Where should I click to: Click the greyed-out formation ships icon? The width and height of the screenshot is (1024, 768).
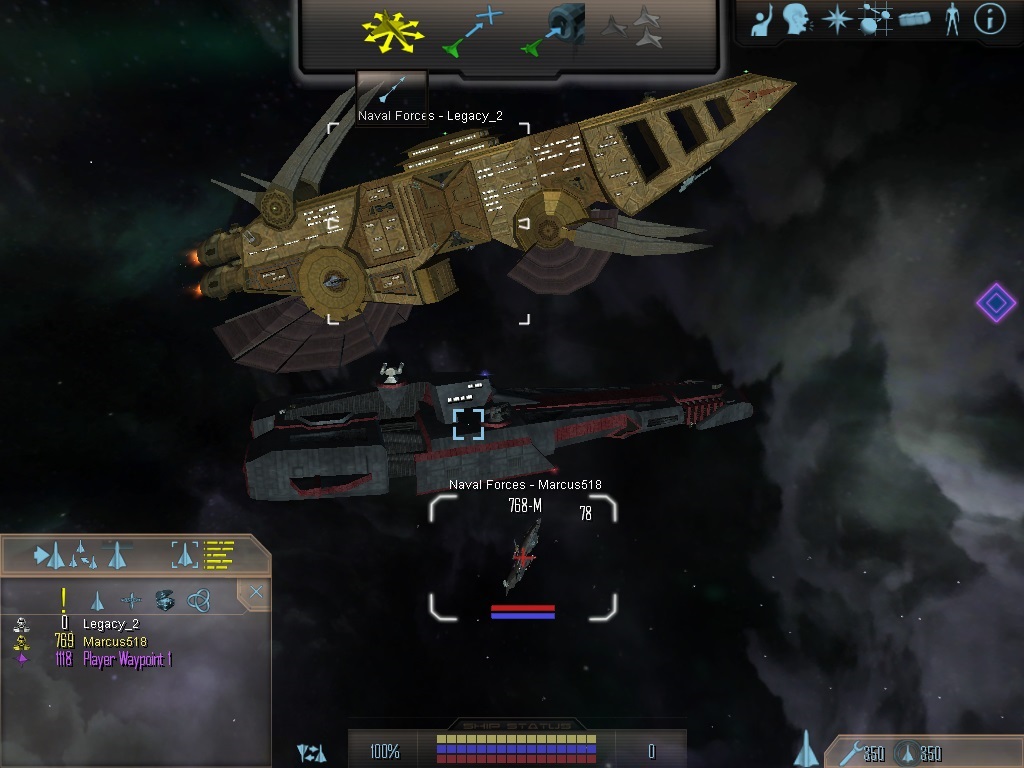633,28
